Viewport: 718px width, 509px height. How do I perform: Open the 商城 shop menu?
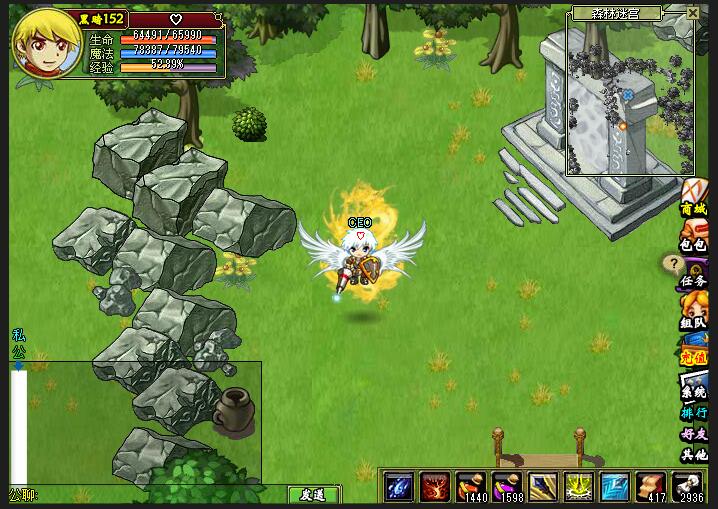694,209
